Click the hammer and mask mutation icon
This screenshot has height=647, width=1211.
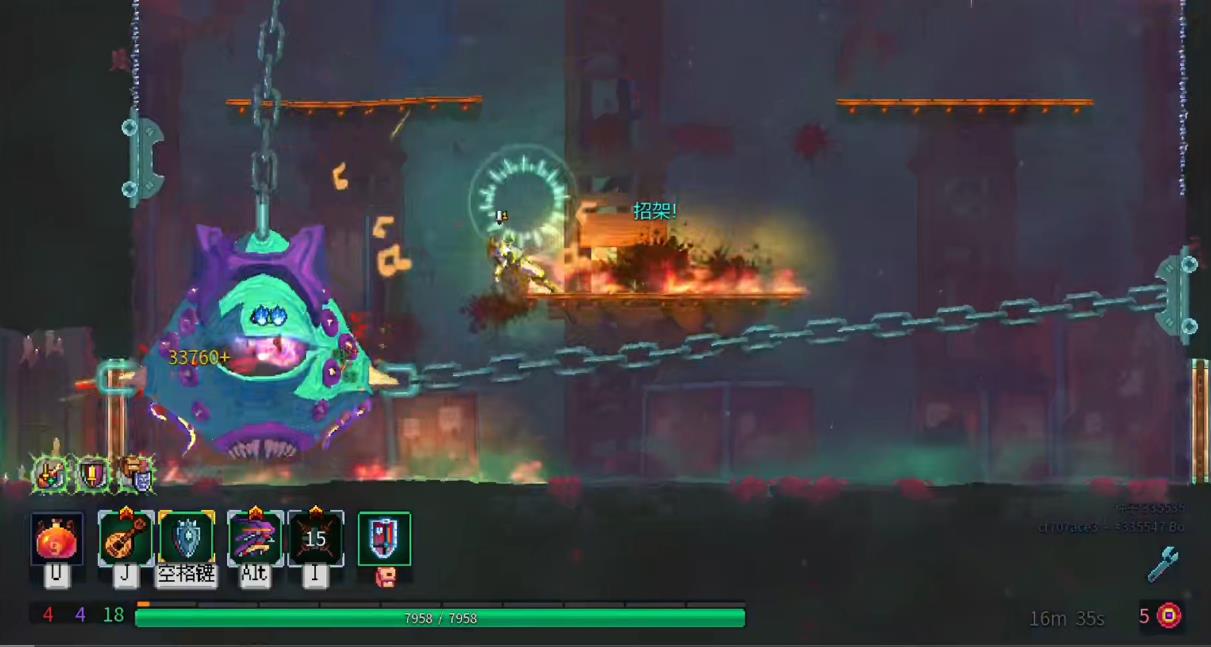pos(139,474)
